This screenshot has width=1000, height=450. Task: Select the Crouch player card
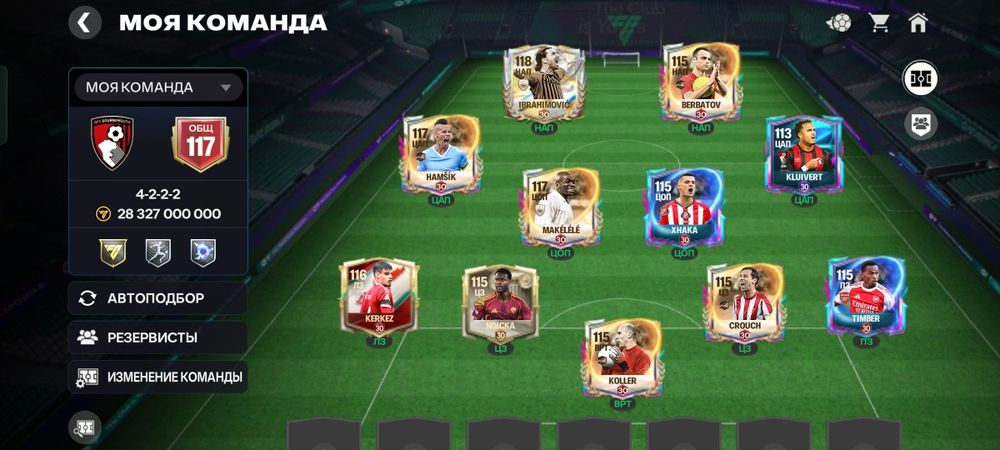(744, 303)
